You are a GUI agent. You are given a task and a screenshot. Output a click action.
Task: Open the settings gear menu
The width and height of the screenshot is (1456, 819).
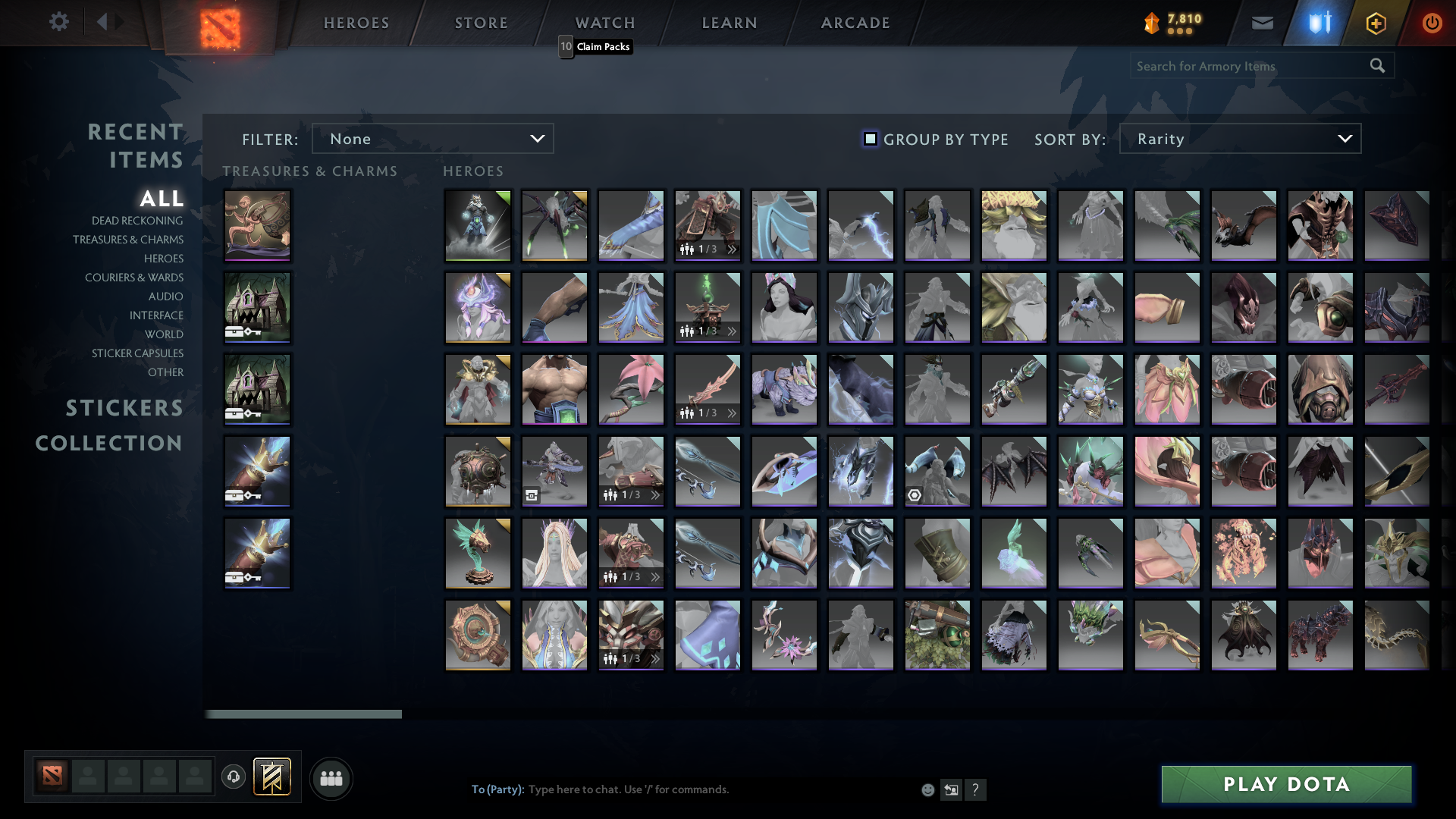point(59,22)
